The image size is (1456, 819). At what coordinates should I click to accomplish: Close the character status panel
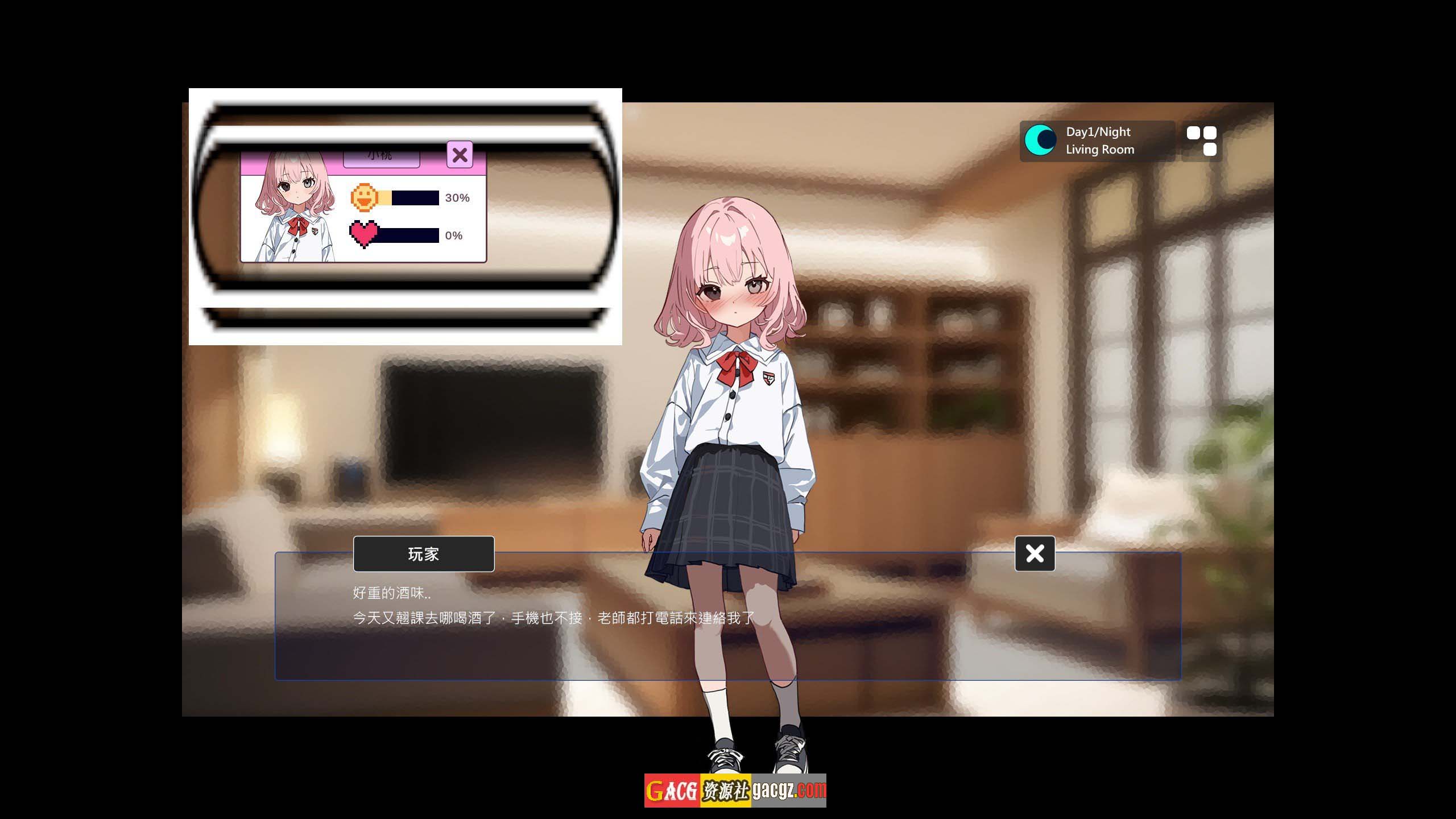click(460, 155)
